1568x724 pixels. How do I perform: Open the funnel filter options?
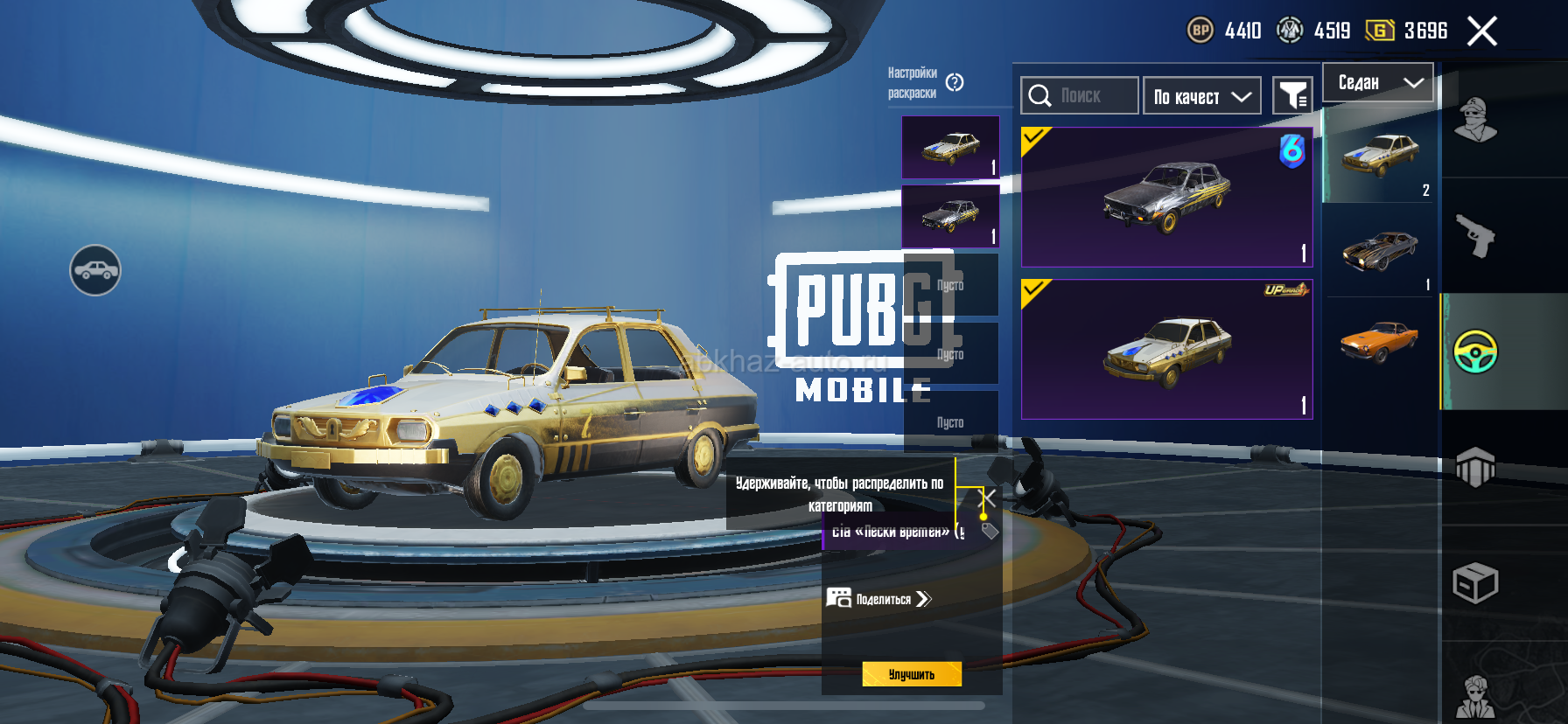click(1291, 95)
